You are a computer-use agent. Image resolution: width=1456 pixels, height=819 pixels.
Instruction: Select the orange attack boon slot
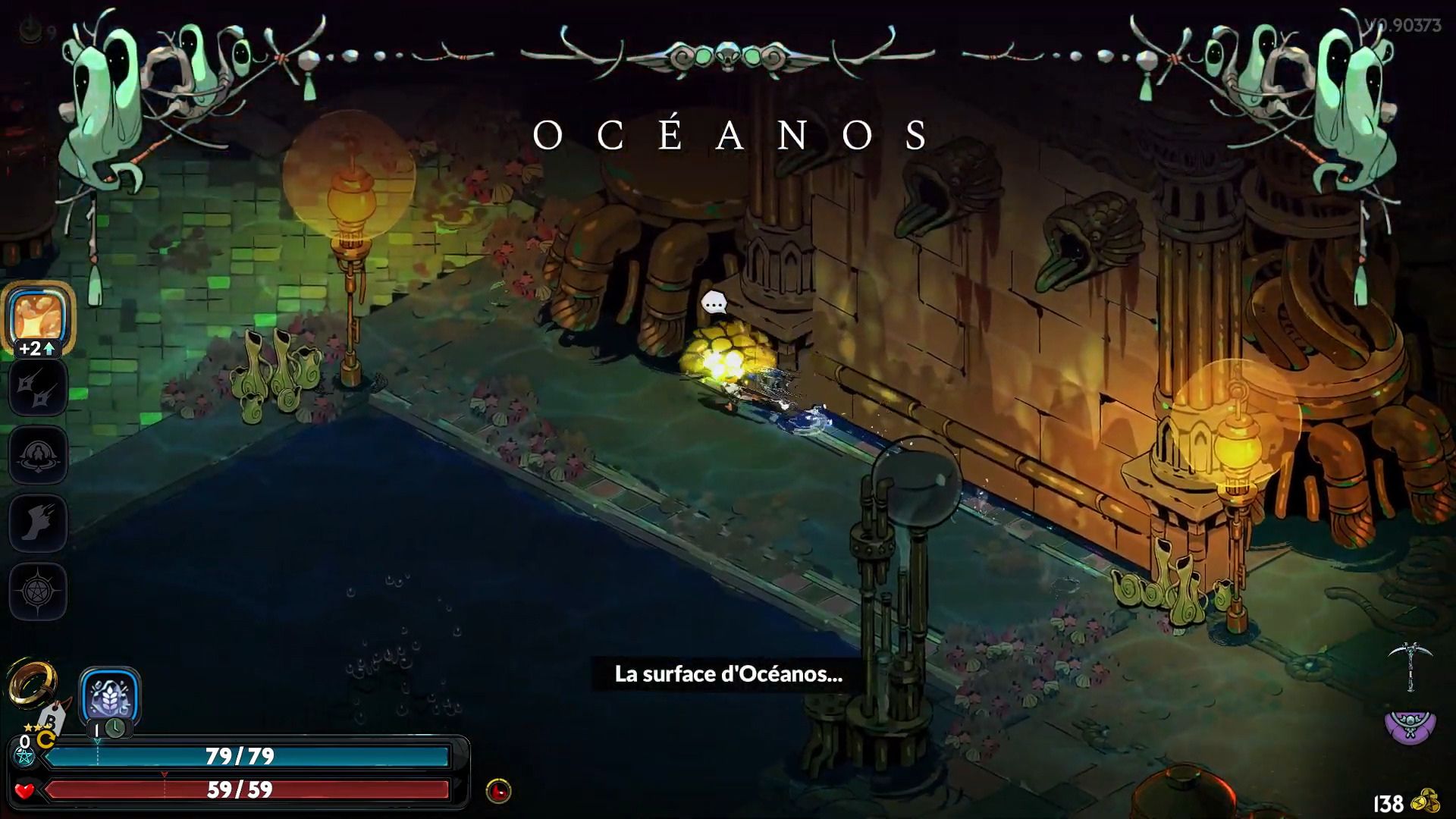tap(38, 316)
